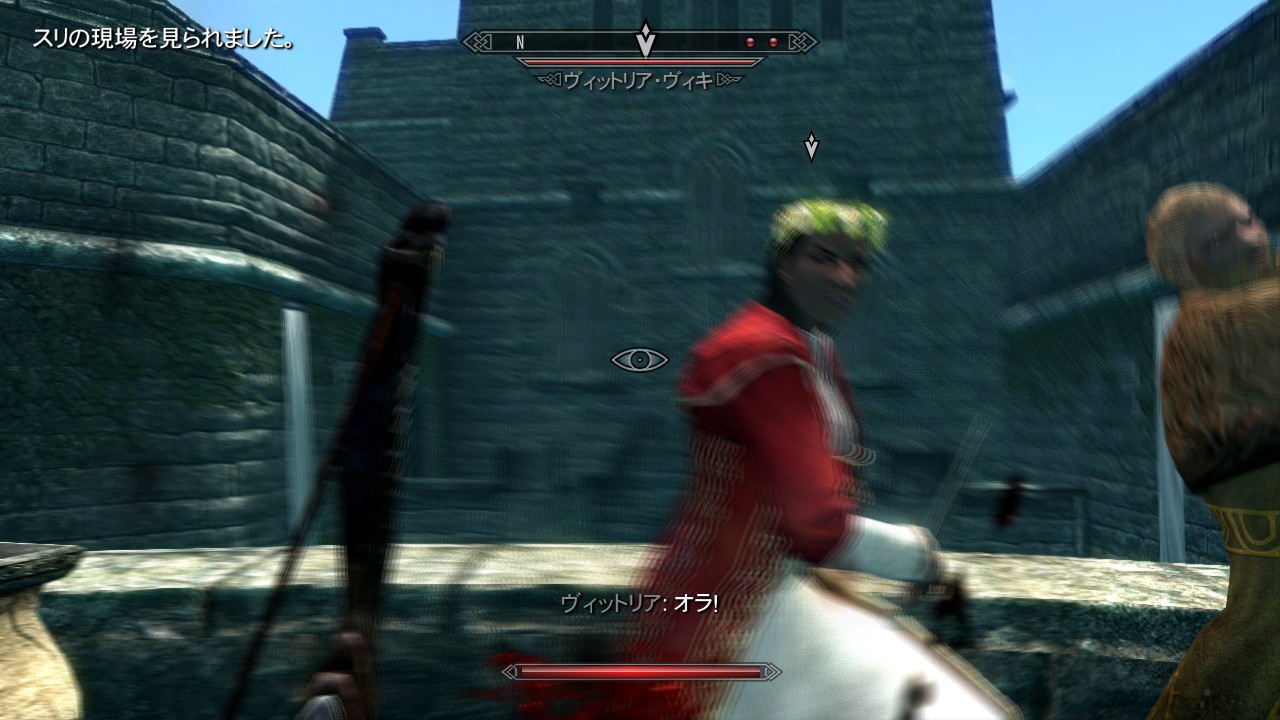Image resolution: width=1280 pixels, height=720 pixels.
Task: Select the quest arrow marker on the compass
Action: 646,40
